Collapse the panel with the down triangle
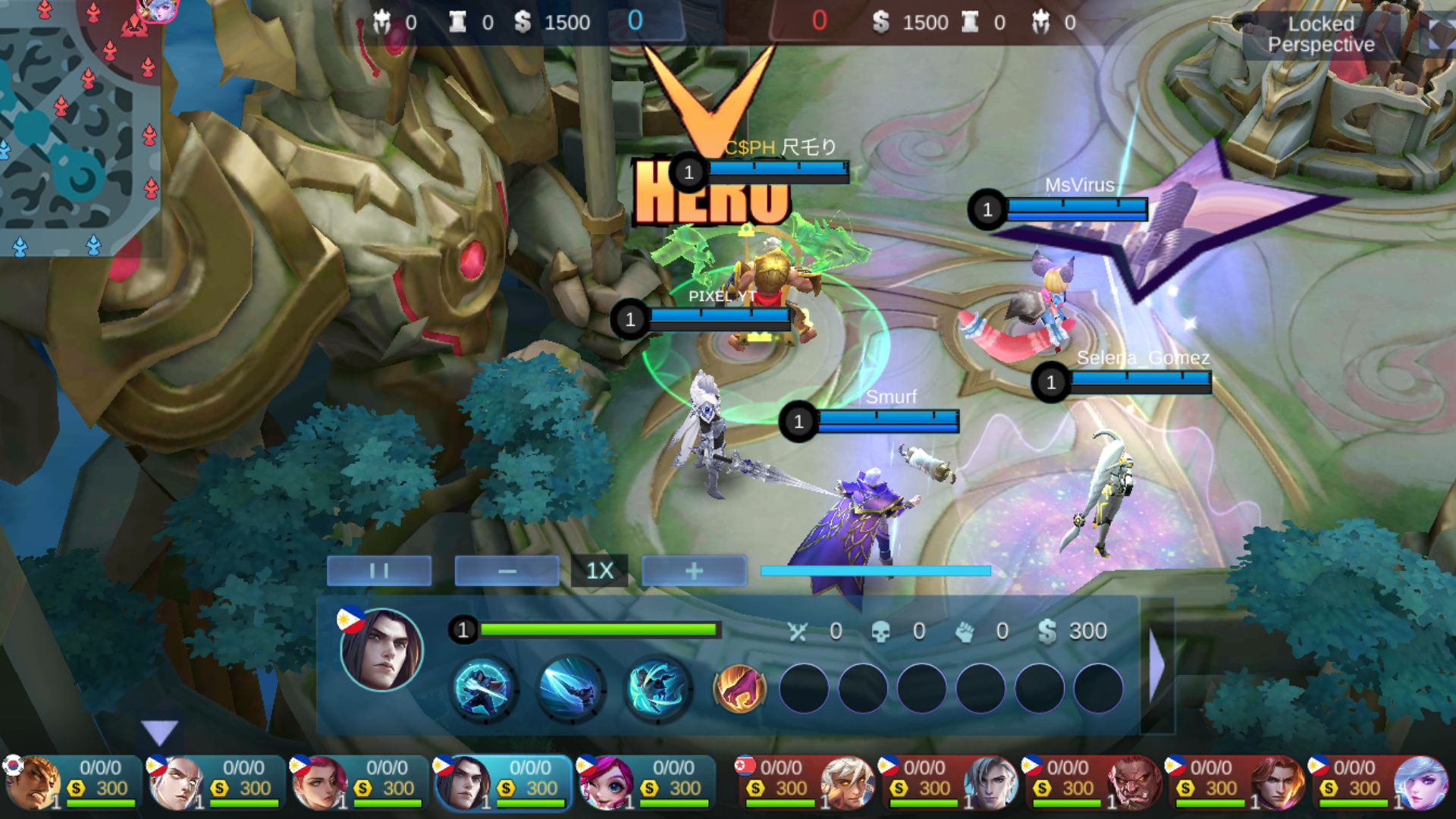 click(159, 732)
